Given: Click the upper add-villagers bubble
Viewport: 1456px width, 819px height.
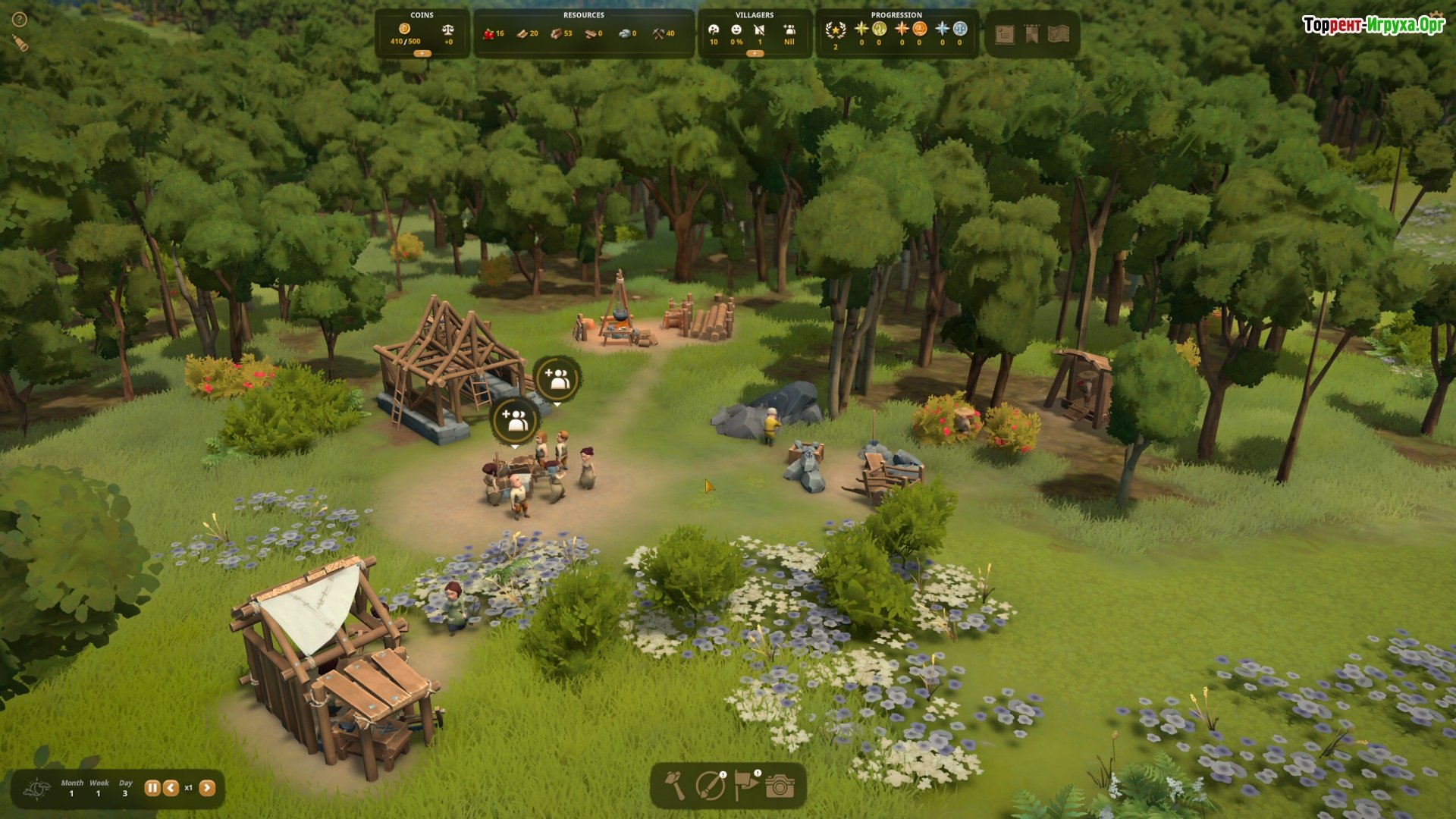Looking at the screenshot, I should (558, 378).
